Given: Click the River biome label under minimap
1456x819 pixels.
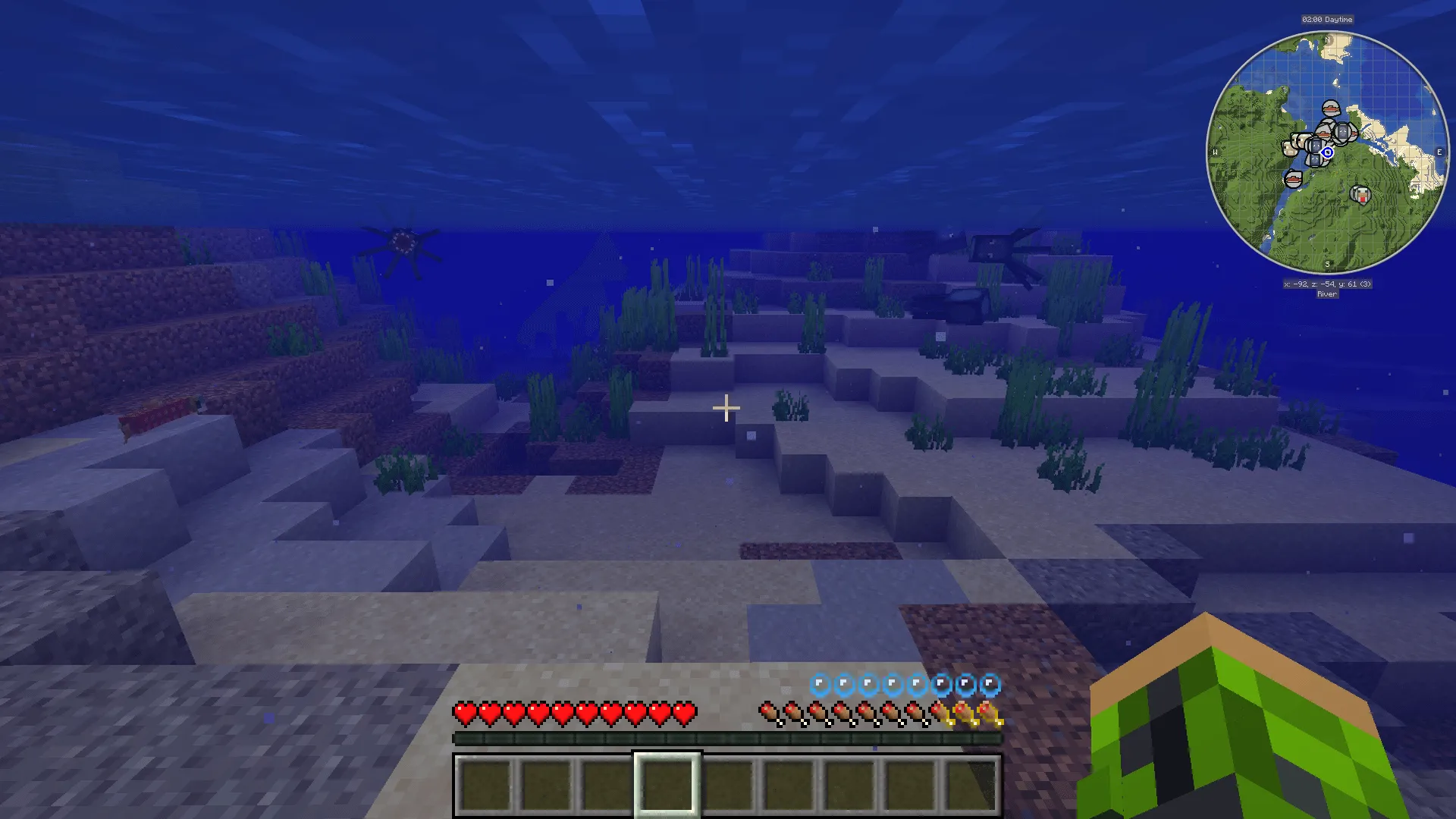Looking at the screenshot, I should tap(1327, 294).
